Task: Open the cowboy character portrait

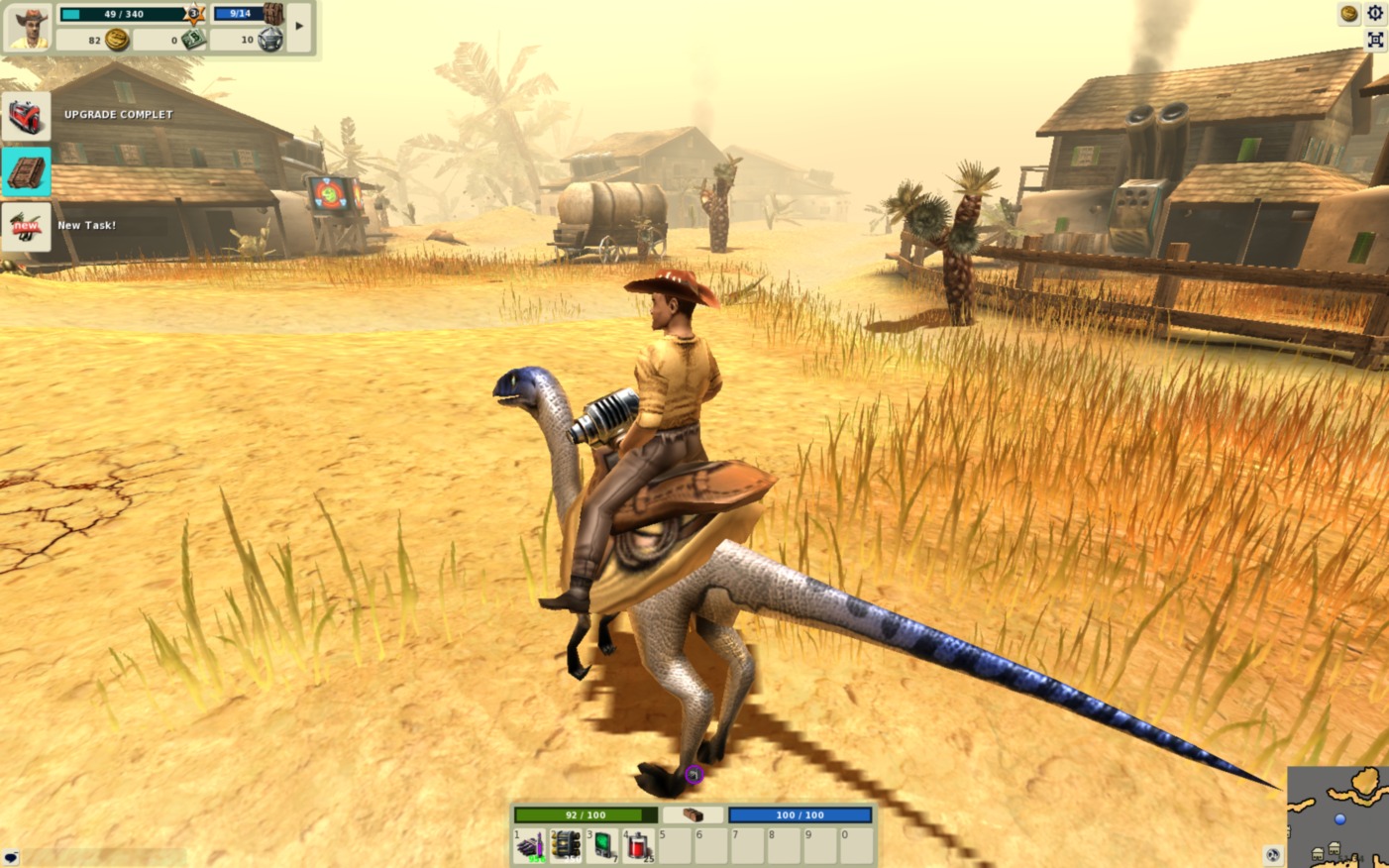Action: (x=28, y=27)
